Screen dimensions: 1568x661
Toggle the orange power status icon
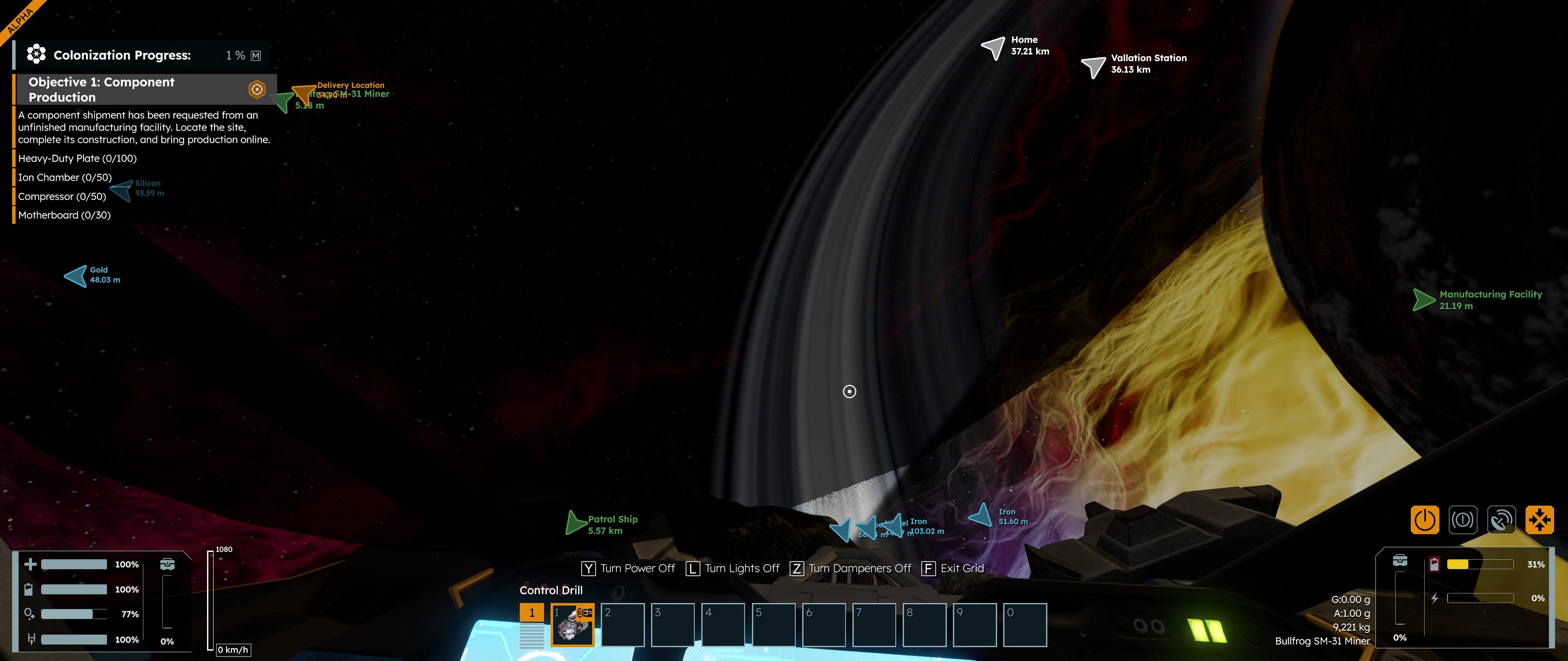pyautogui.click(x=1424, y=520)
